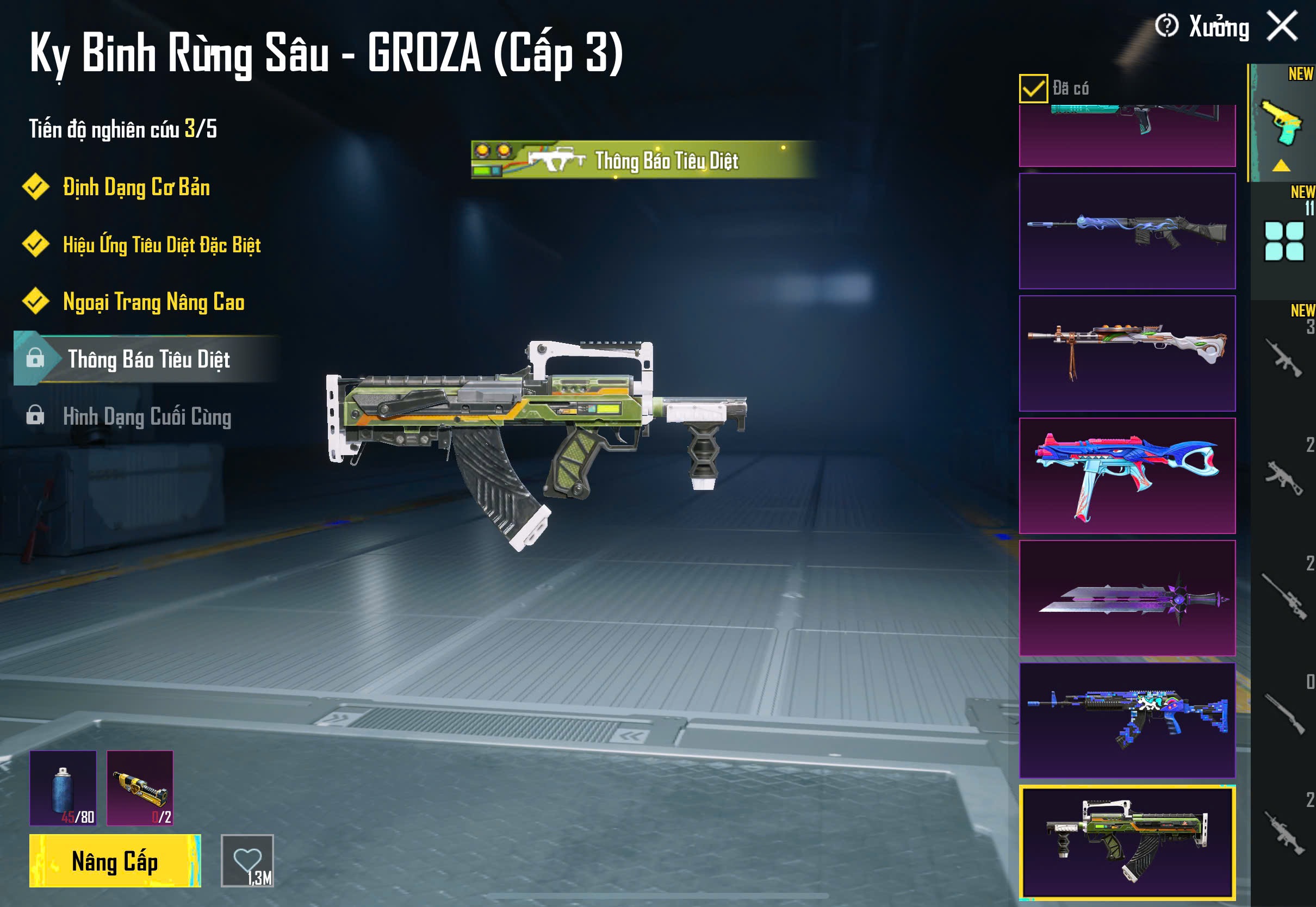The height and width of the screenshot is (907, 1316).
Task: Preview locked Hình Dạng Cuối Cùng stage
Action: click(x=147, y=417)
